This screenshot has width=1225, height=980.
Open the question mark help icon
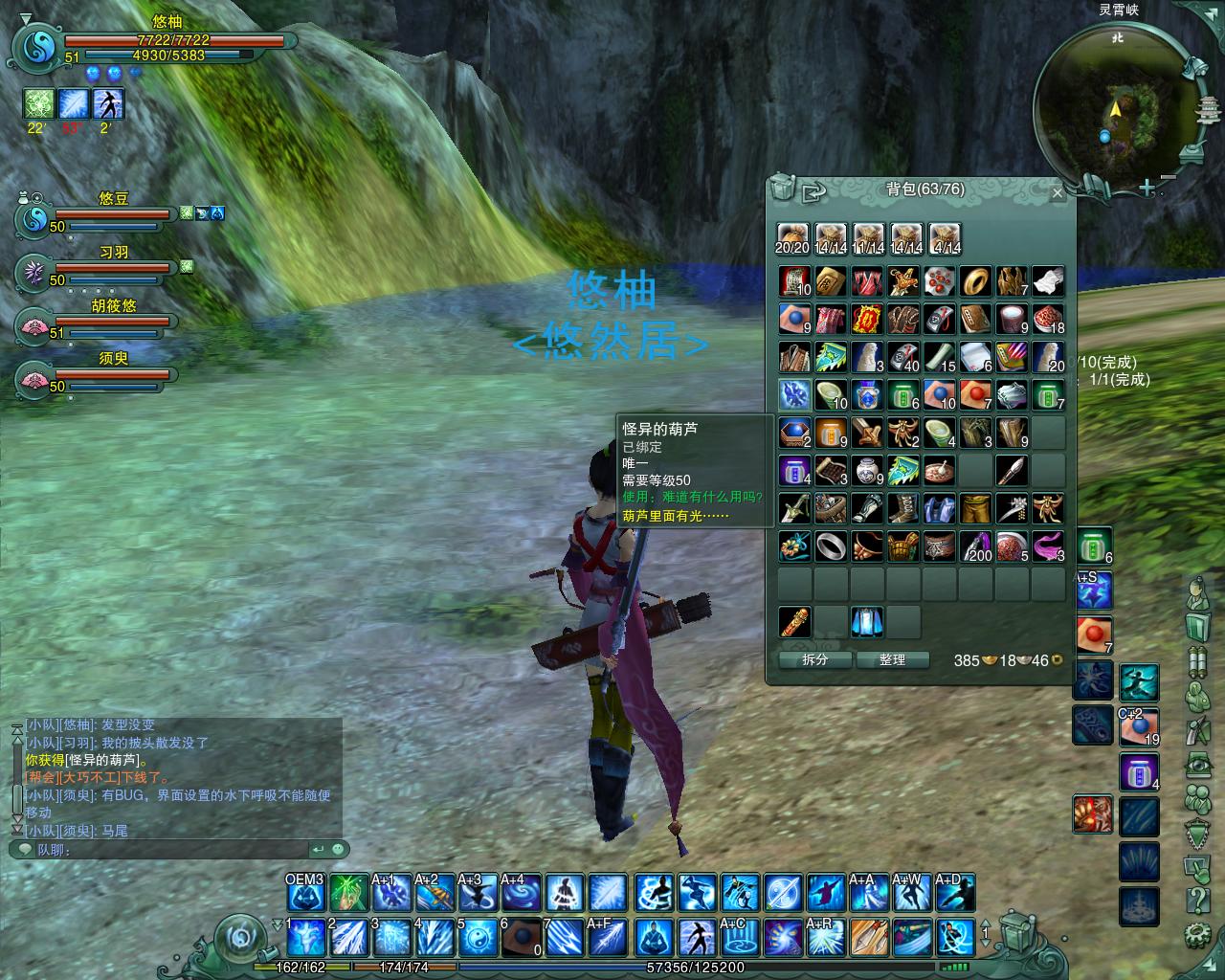tap(1198, 900)
